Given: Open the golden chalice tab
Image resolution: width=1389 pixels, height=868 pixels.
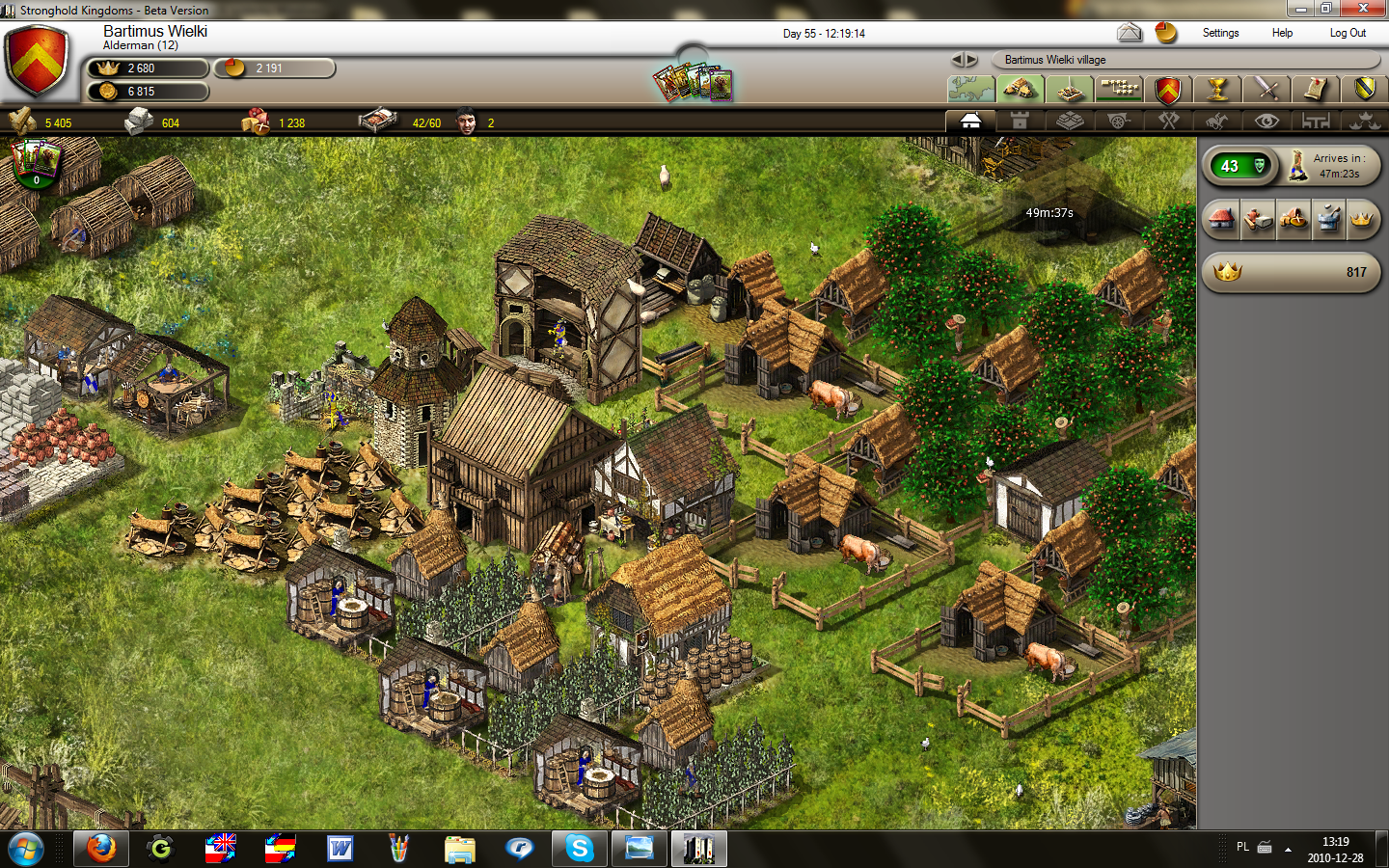Looking at the screenshot, I should 1217,90.
